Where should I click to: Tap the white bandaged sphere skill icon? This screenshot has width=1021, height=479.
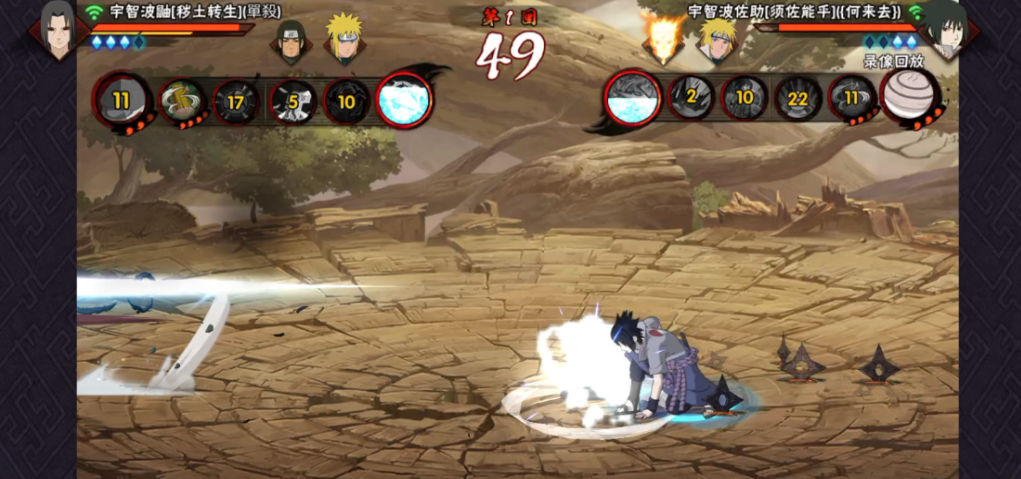[x=908, y=97]
